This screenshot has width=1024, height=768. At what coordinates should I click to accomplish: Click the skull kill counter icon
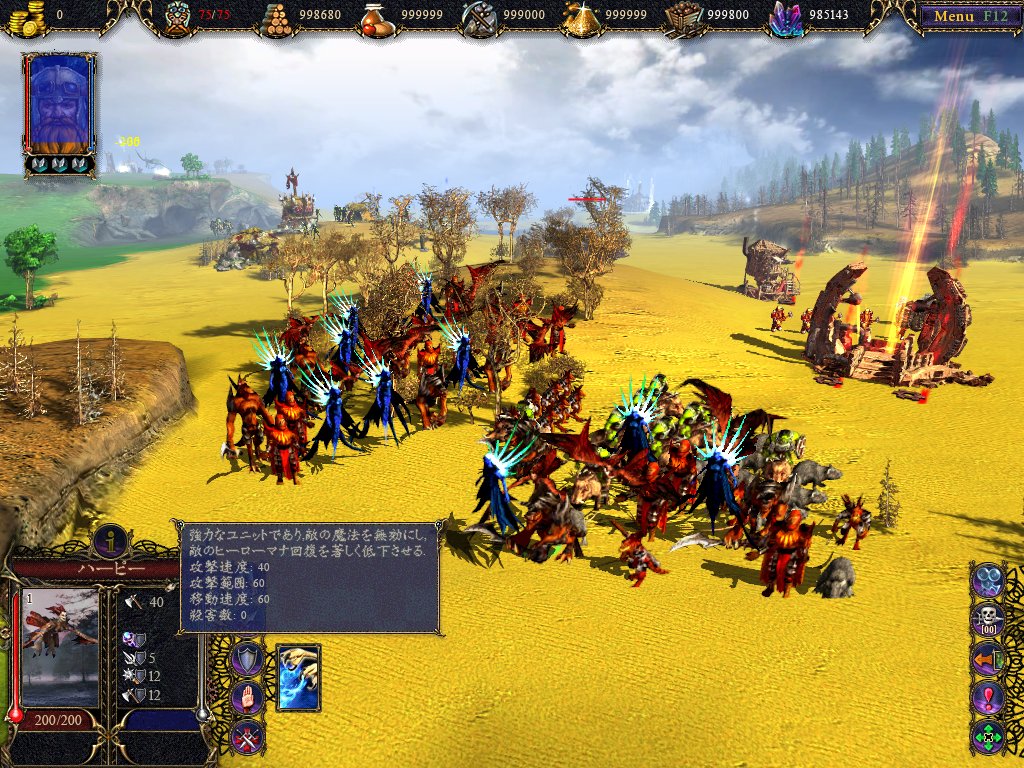[x=988, y=620]
